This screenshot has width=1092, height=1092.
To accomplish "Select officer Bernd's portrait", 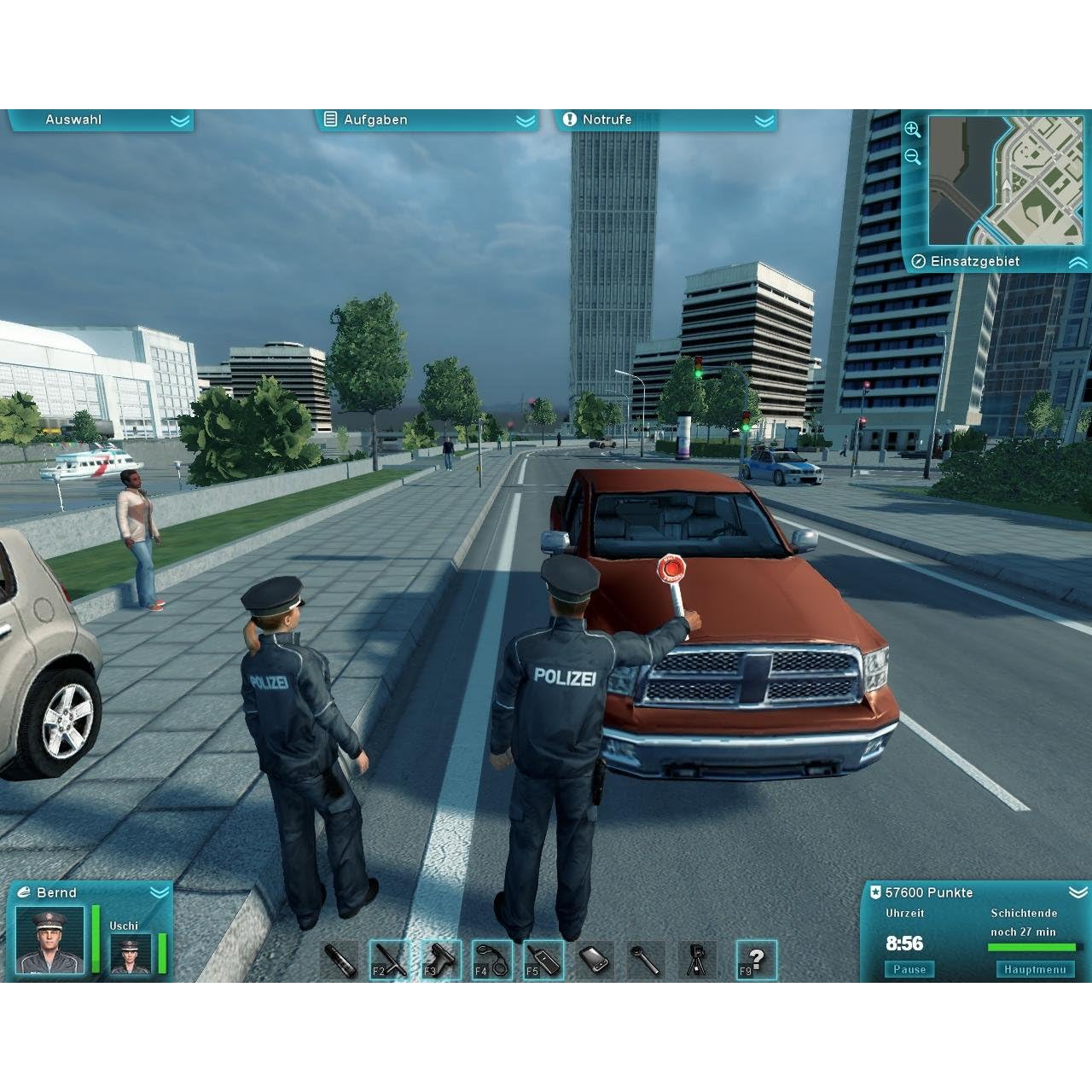I will [50, 939].
